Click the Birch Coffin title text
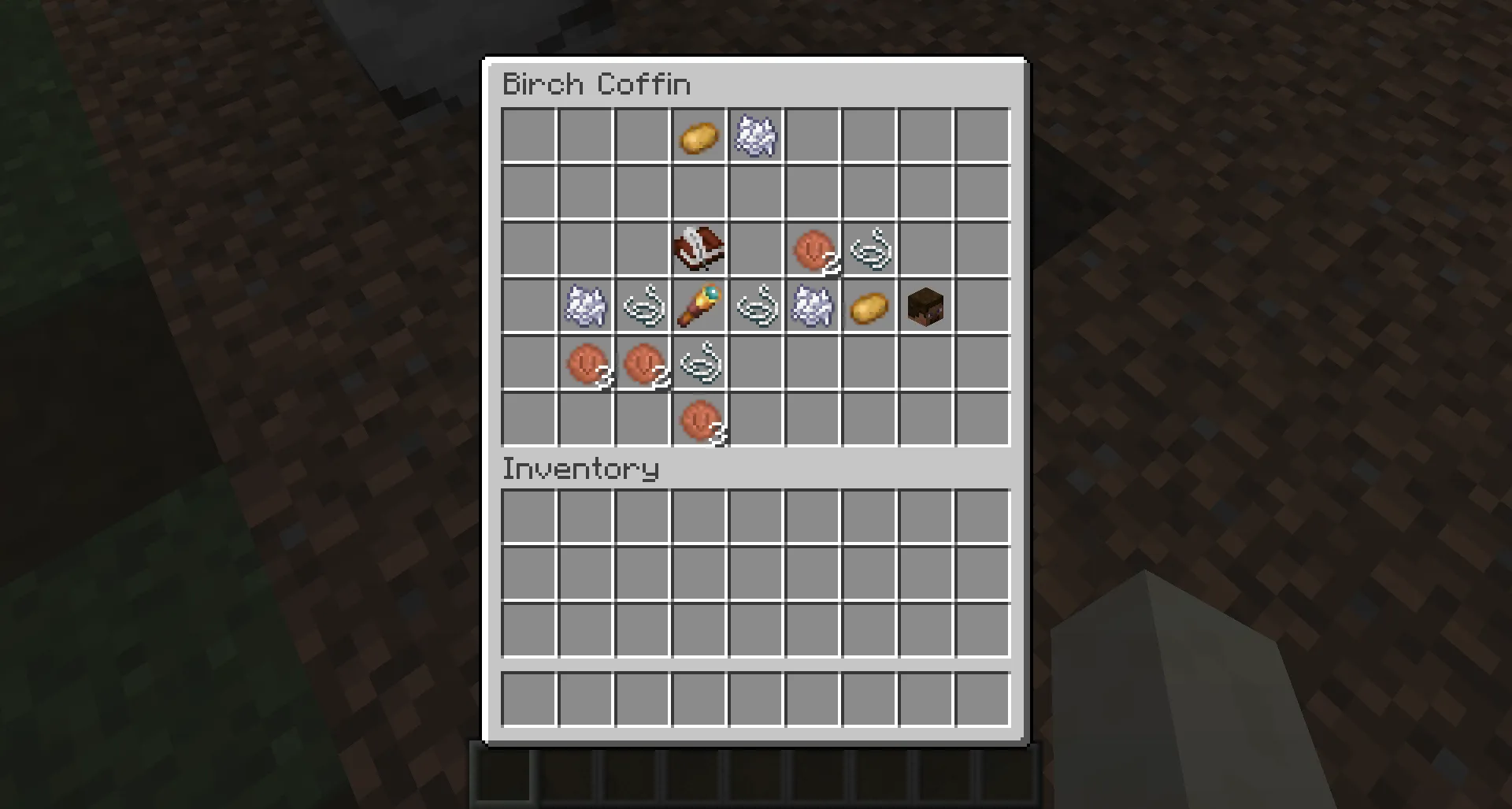 tap(596, 83)
